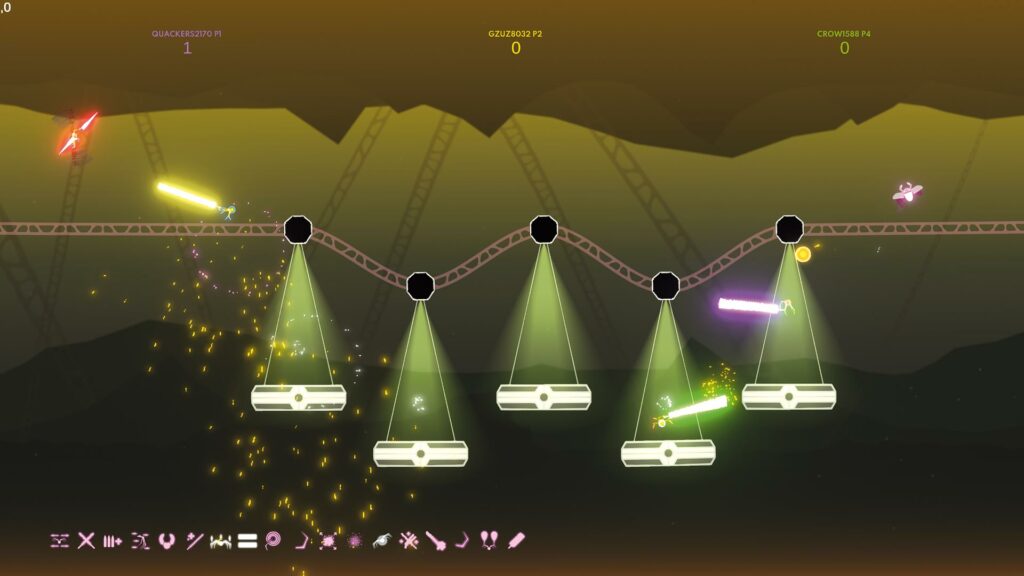Click the twin balloons icon

pyautogui.click(x=489, y=541)
